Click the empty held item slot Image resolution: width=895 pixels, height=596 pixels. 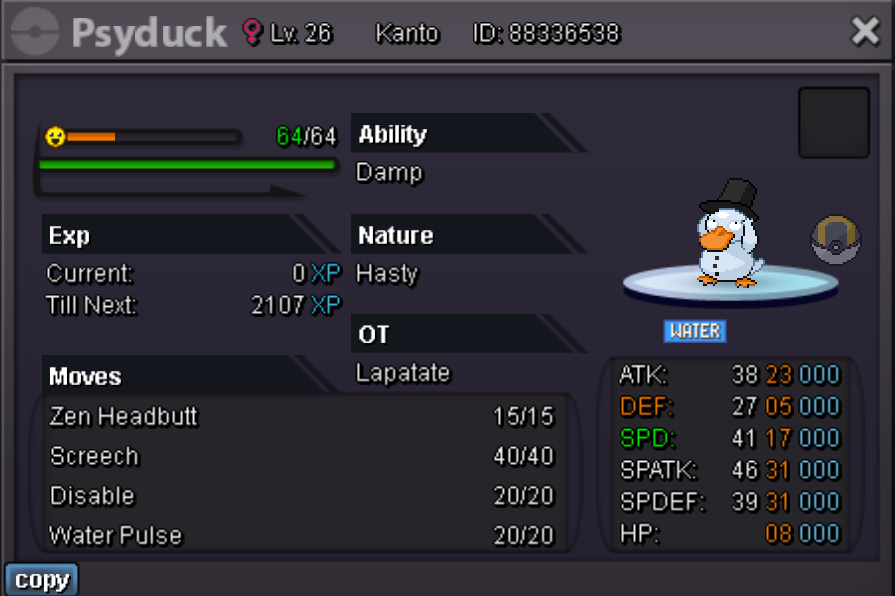[833, 123]
